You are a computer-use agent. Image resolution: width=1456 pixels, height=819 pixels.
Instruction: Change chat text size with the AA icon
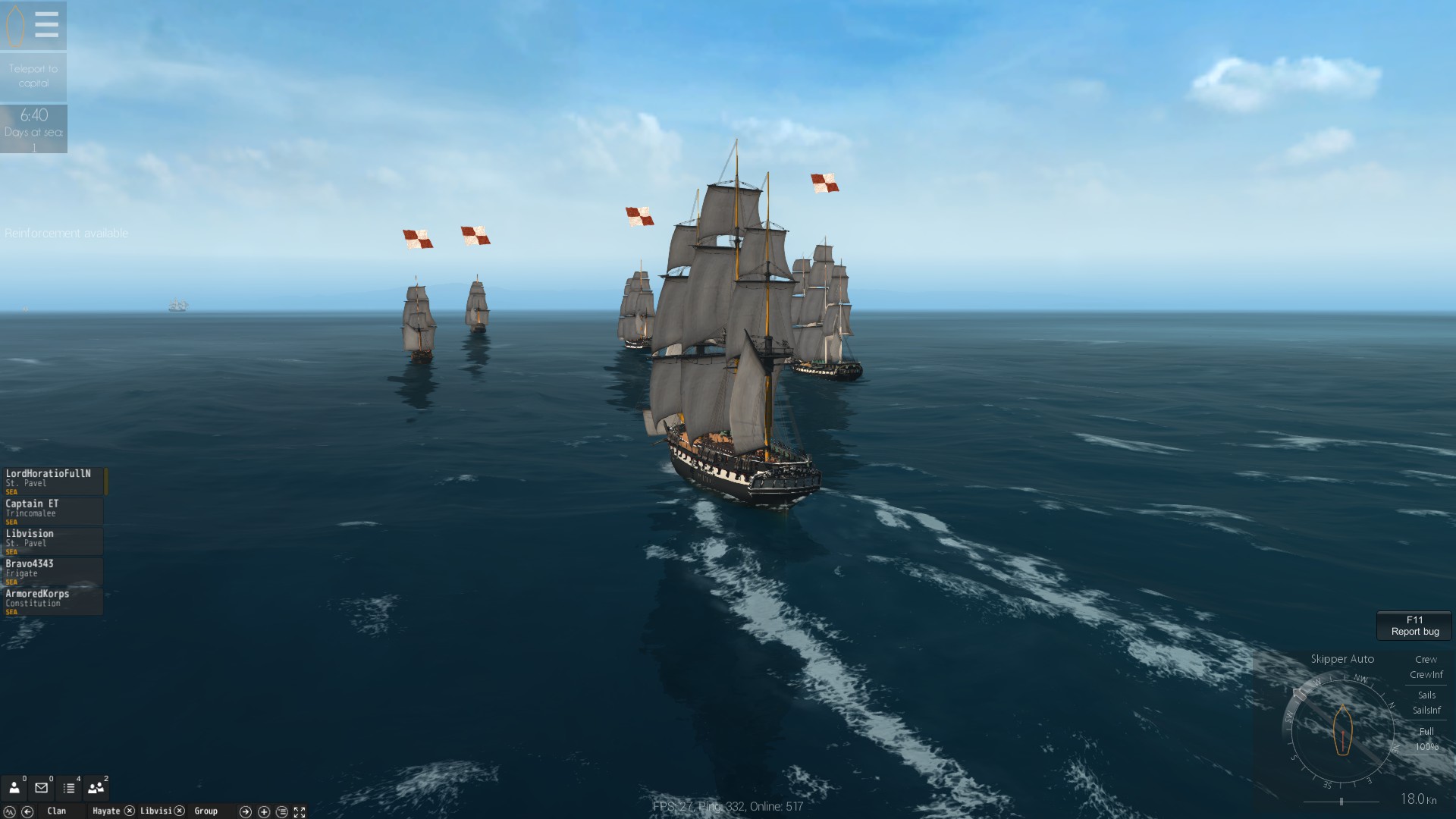(10, 811)
